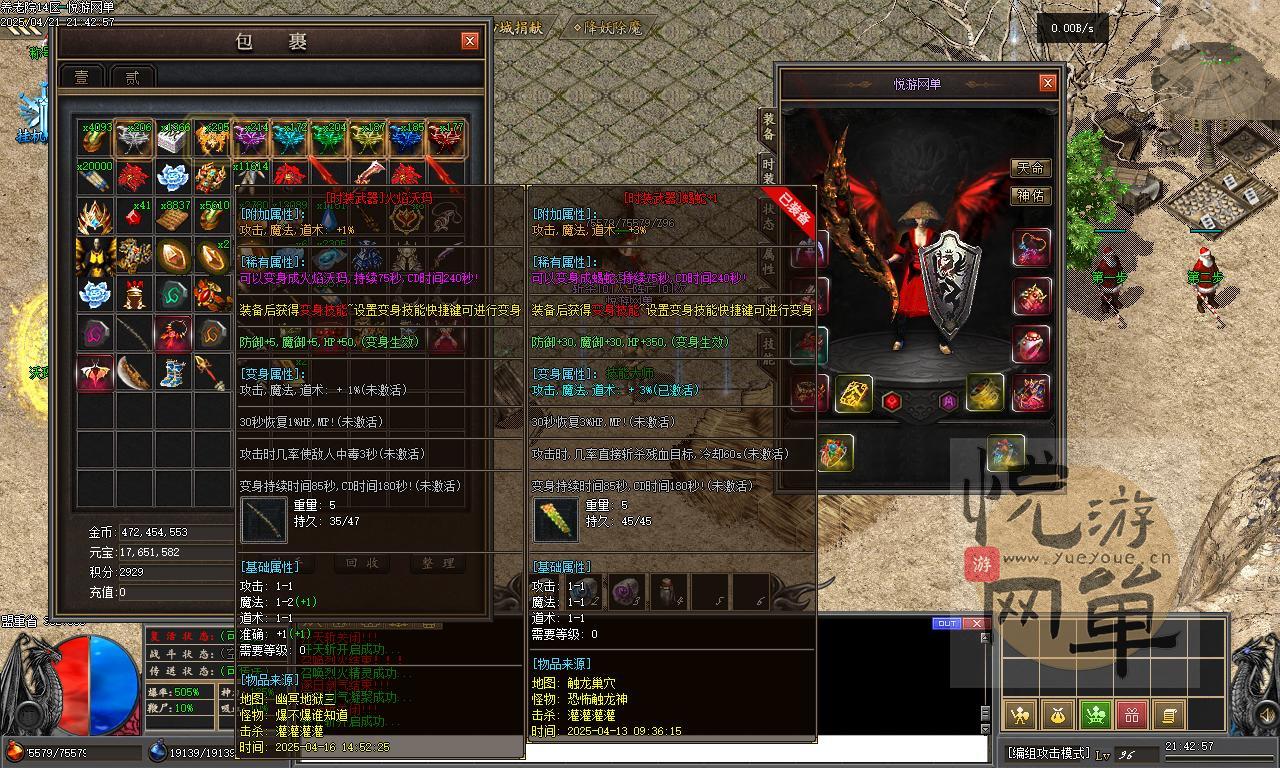Switch to bag page 贰 tab
The image size is (1280, 768).
pyautogui.click(x=132, y=77)
